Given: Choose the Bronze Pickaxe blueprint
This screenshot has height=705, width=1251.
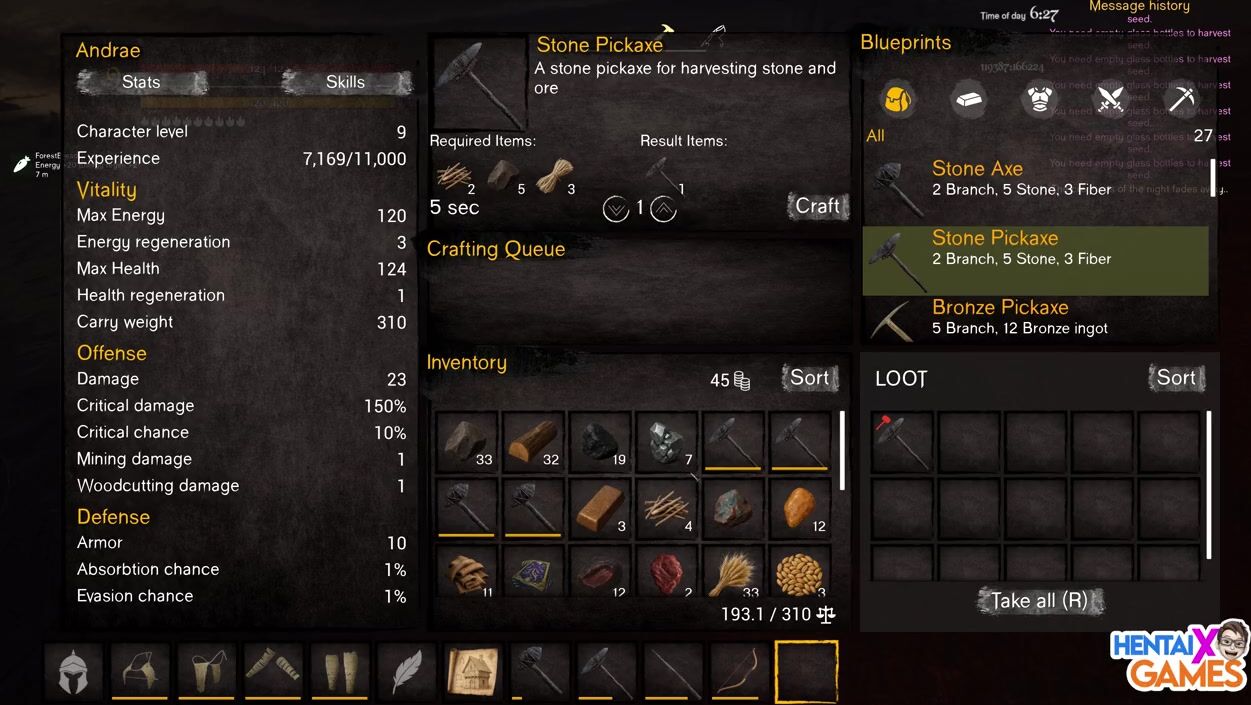Looking at the screenshot, I should 1035,317.
